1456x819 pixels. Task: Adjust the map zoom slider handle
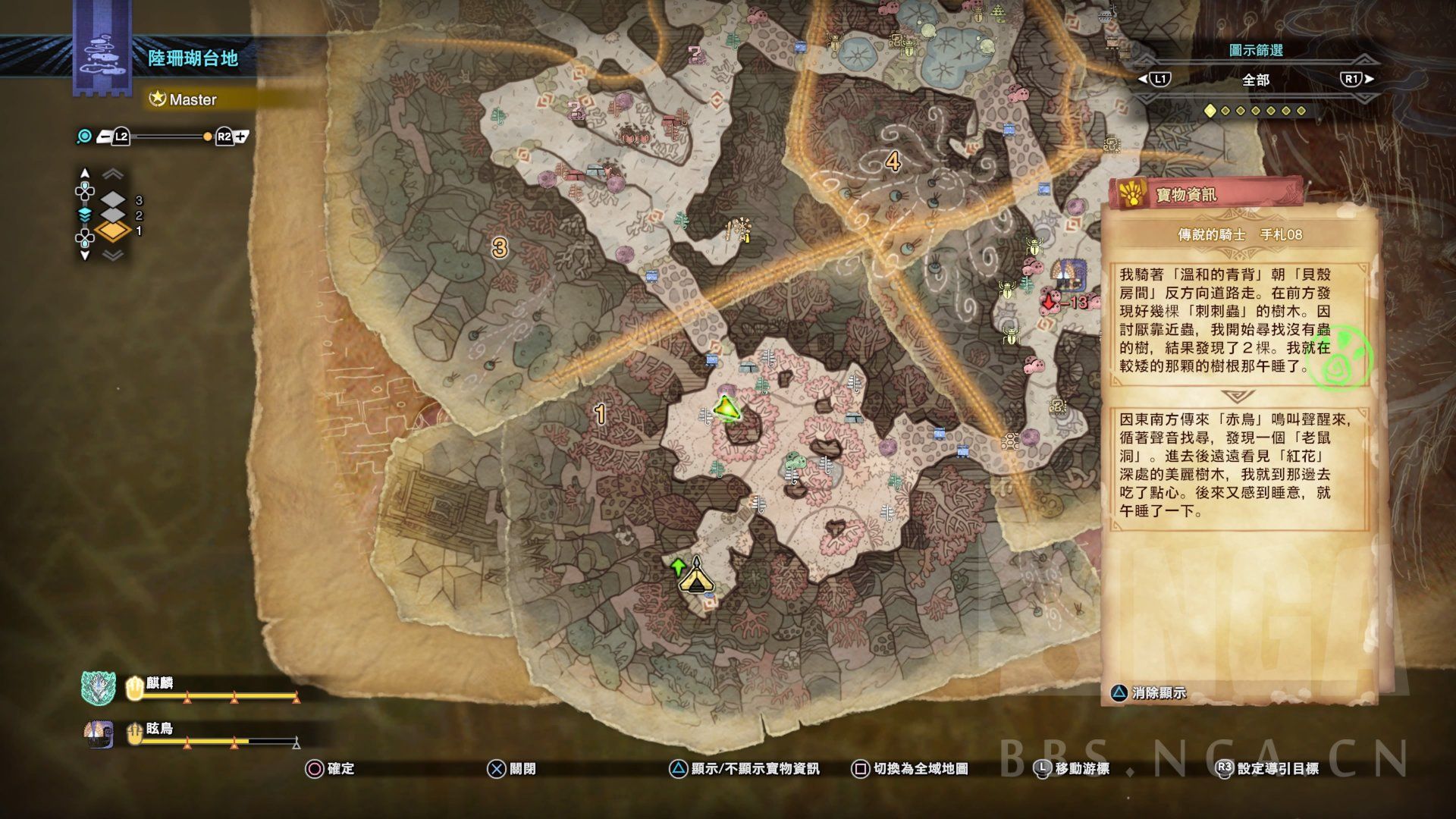207,136
